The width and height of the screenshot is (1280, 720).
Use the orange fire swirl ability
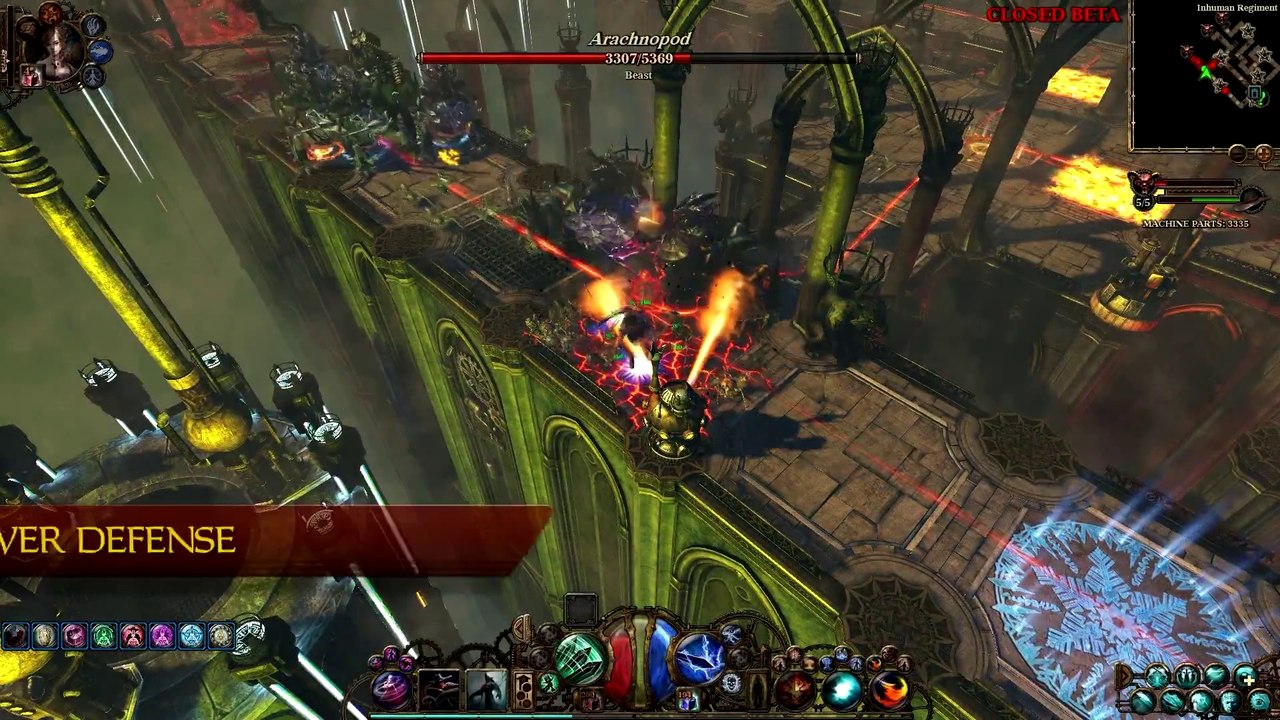[x=887, y=689]
